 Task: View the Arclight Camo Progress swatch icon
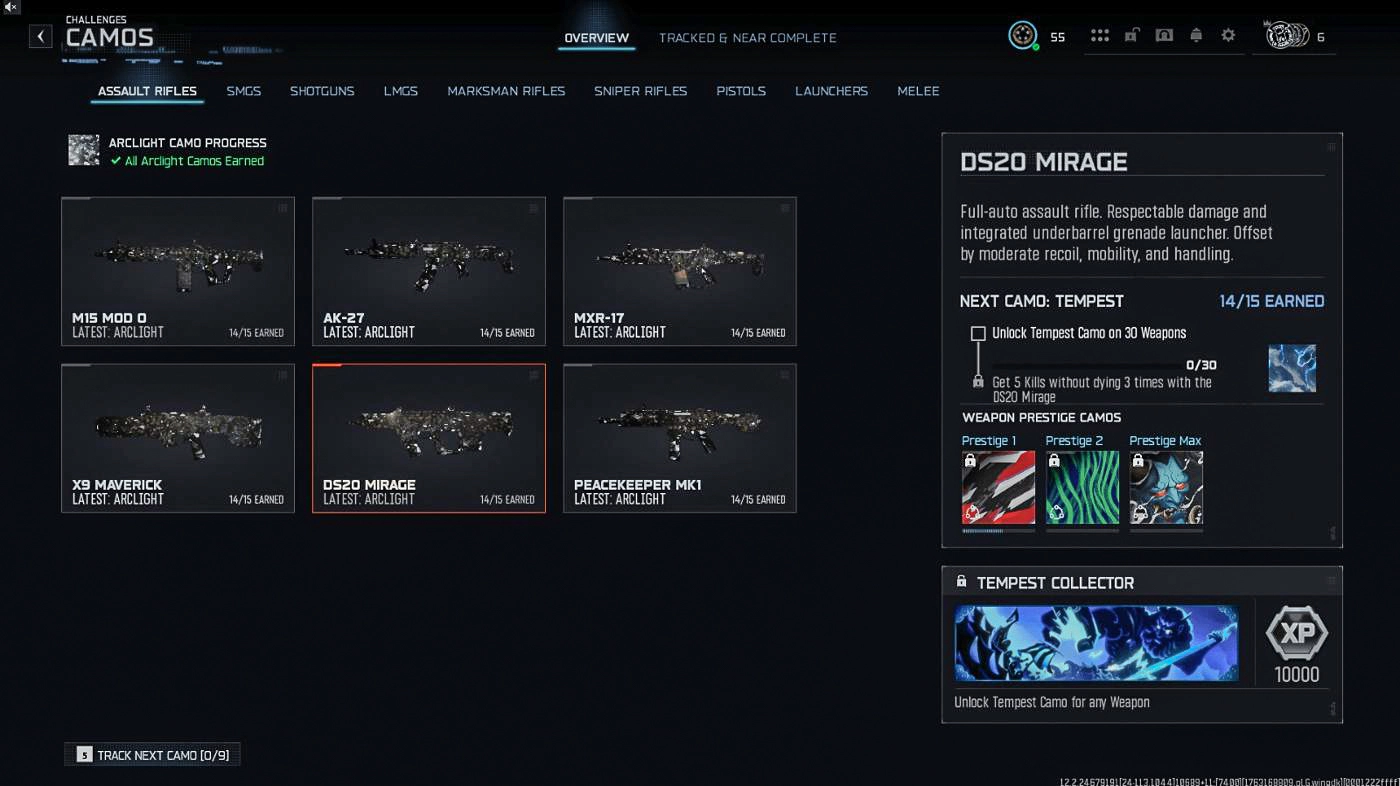[84, 148]
